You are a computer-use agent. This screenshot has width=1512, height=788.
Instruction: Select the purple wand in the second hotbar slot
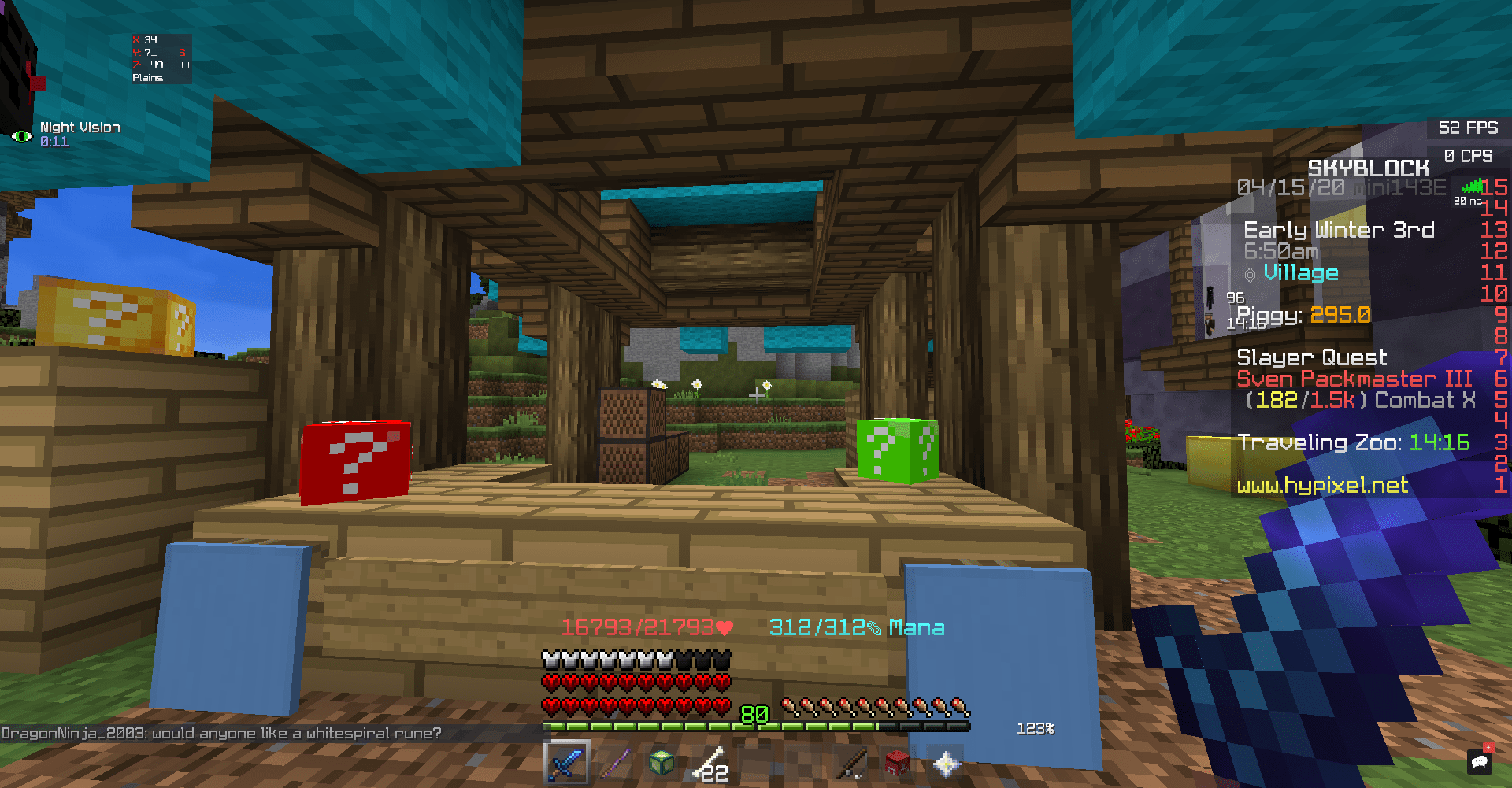[615, 763]
